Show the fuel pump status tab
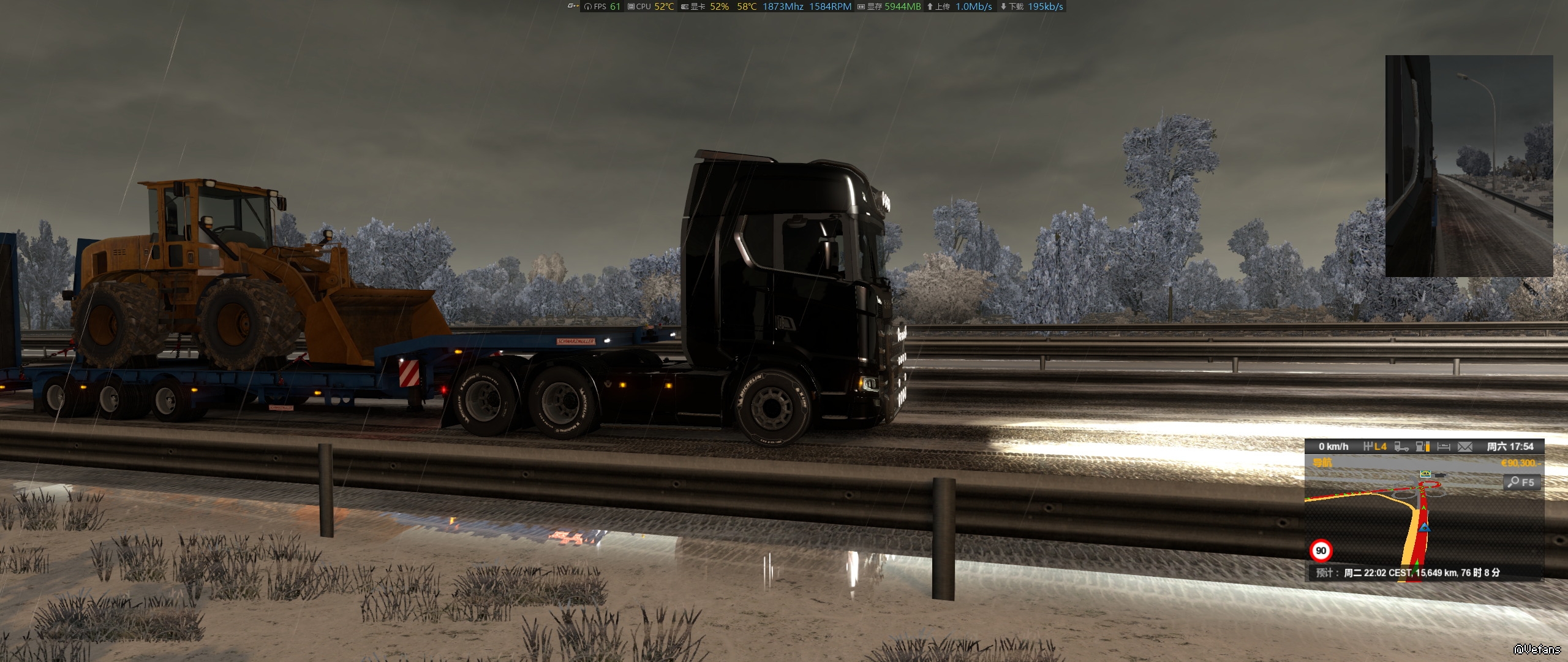 1423,447
